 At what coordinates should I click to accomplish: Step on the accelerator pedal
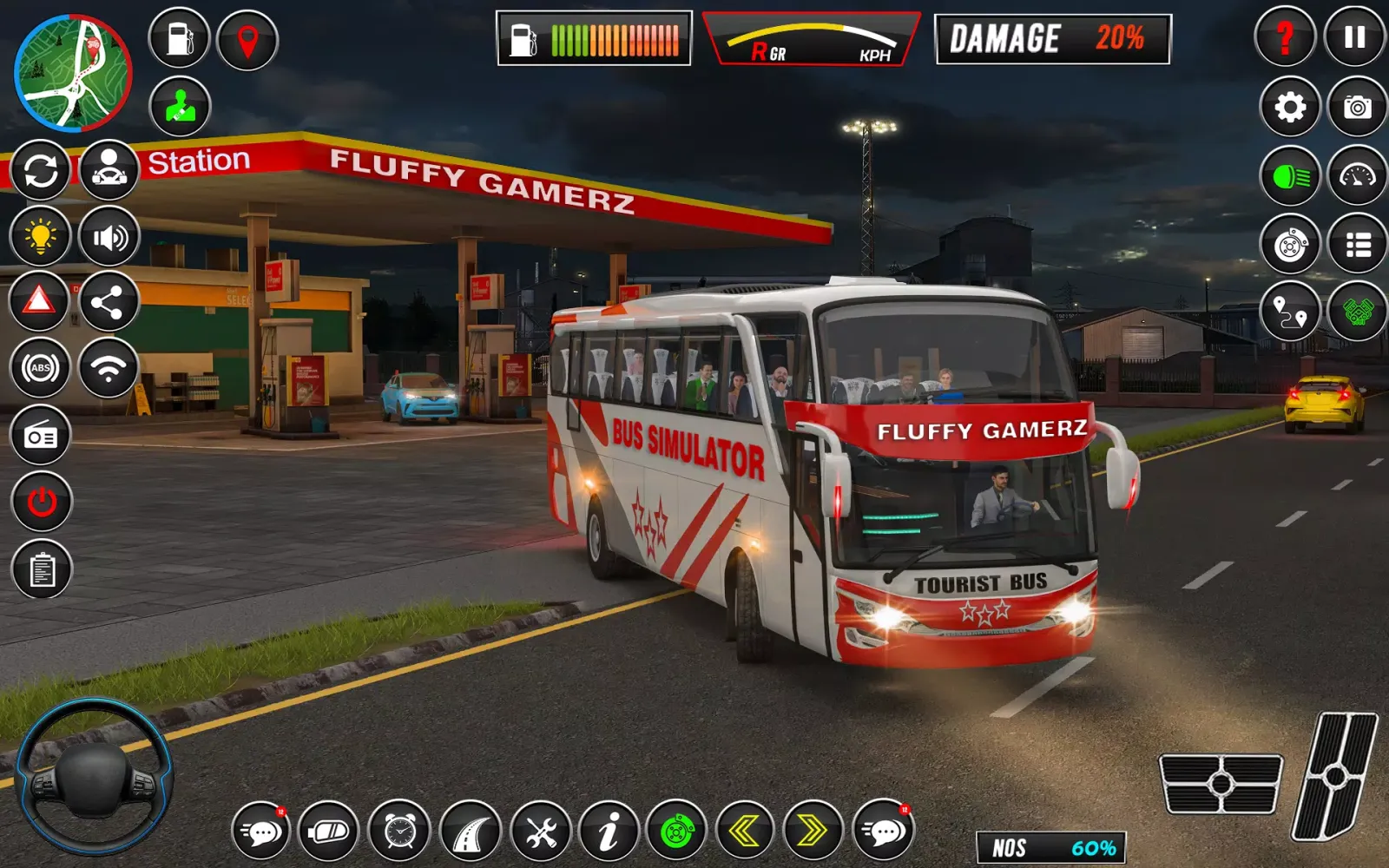pyautogui.click(x=1336, y=777)
